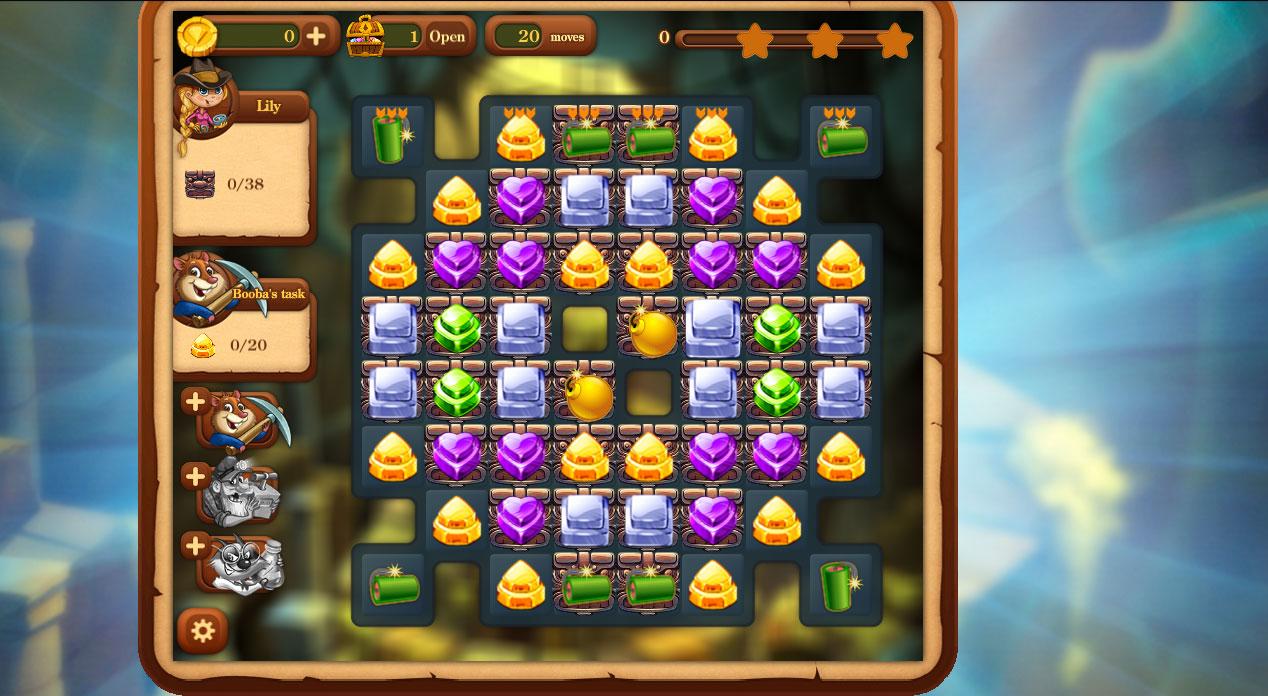Select the upper yellow bomb tile

pos(651,331)
